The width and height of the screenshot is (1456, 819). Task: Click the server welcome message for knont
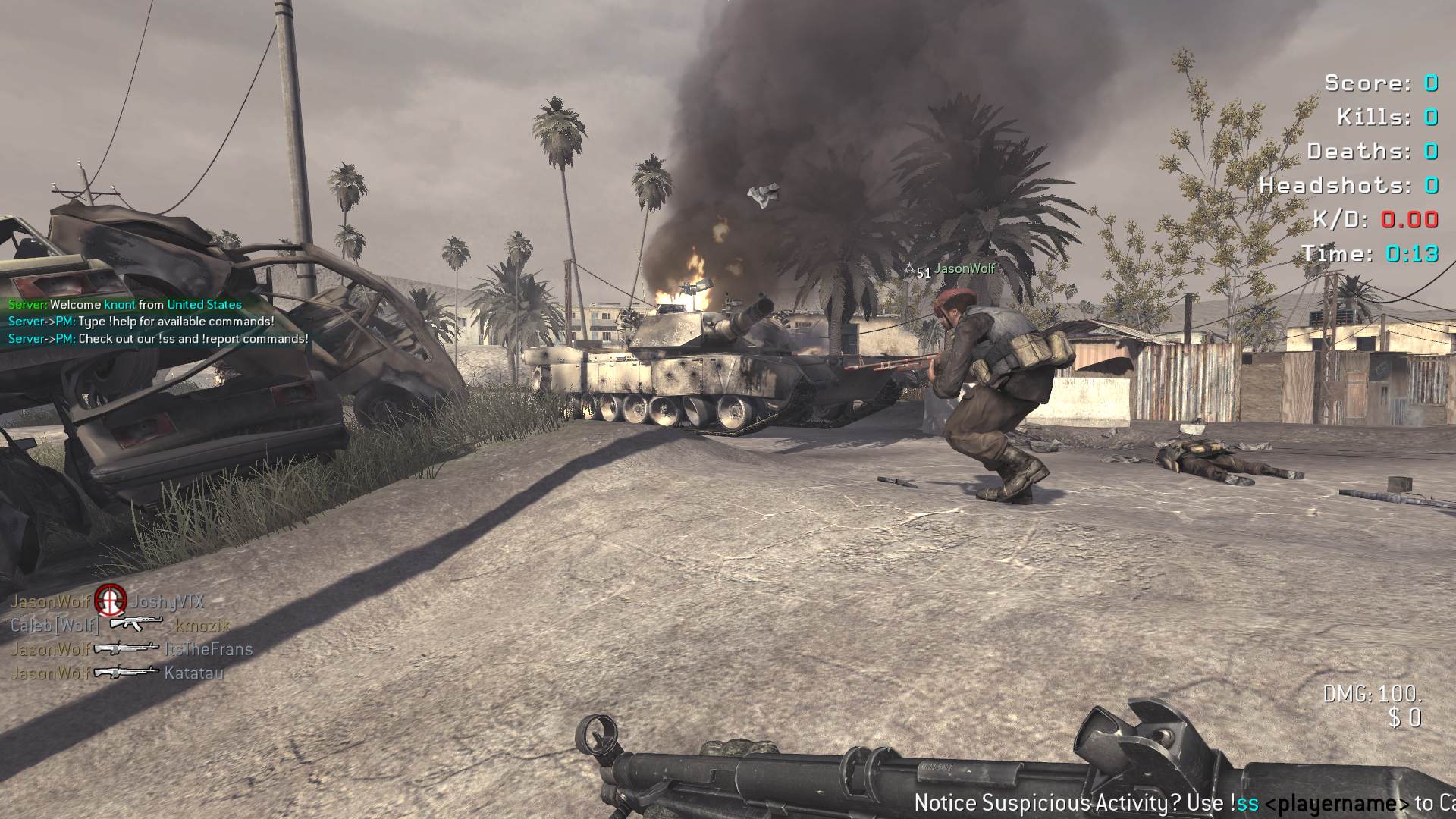click(125, 304)
